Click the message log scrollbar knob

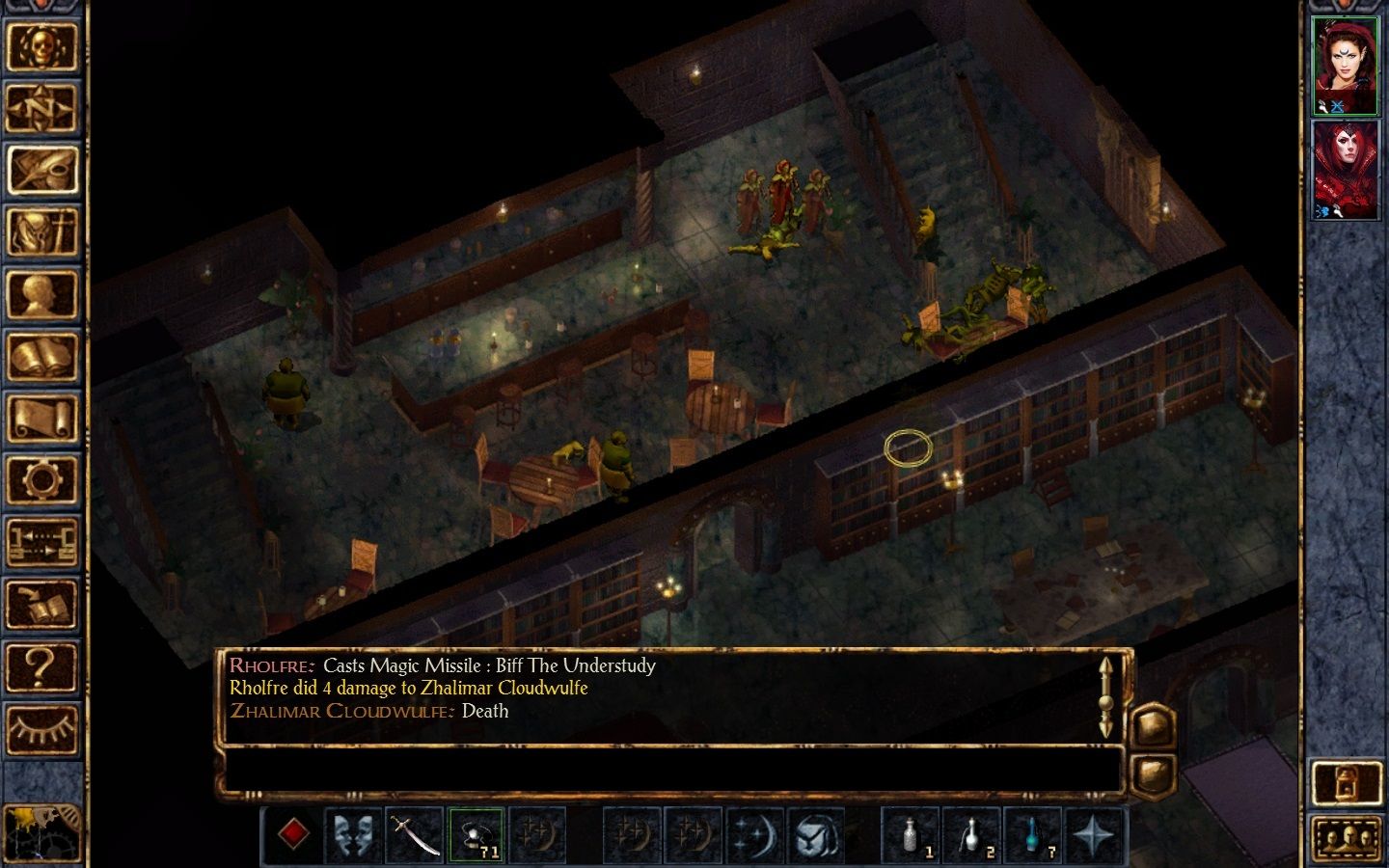(x=1105, y=702)
